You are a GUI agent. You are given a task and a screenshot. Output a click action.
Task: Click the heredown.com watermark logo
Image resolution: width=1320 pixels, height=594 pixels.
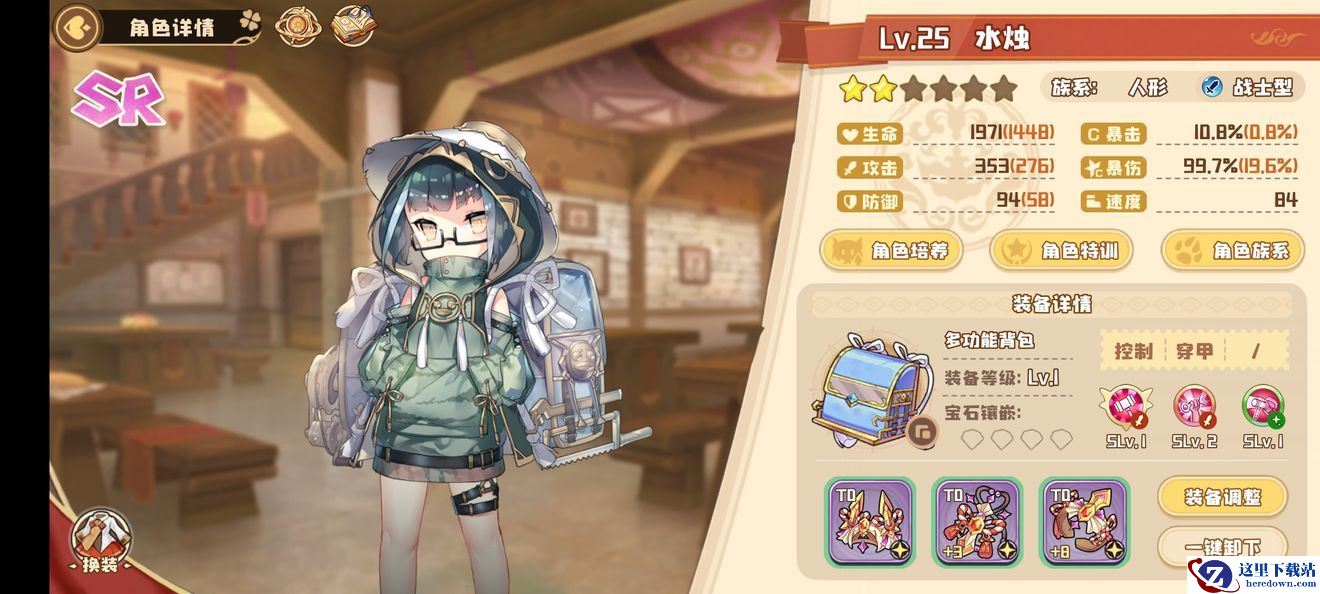pos(1253,572)
